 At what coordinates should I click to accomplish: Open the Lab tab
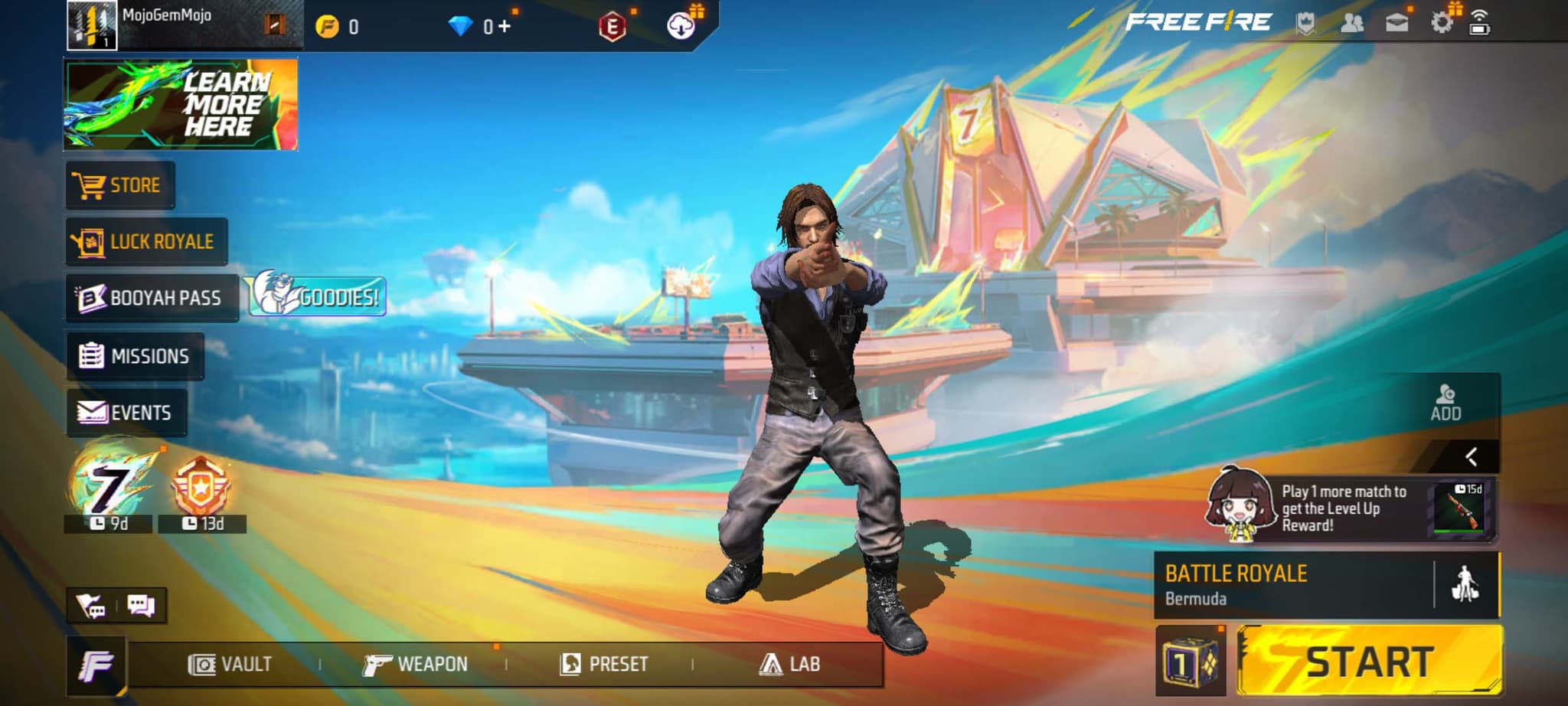click(x=789, y=664)
